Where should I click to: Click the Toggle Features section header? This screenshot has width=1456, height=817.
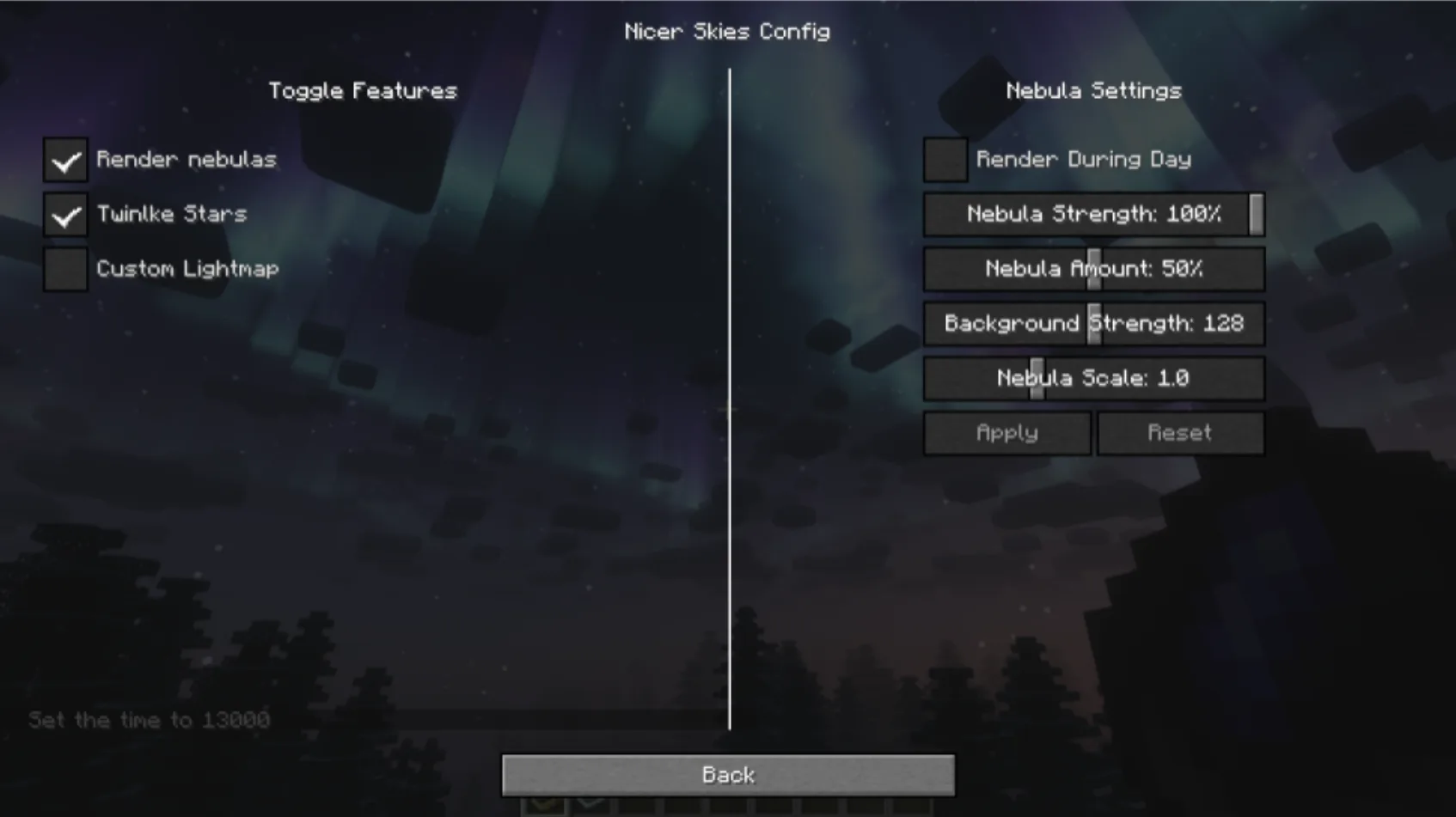pos(363,90)
